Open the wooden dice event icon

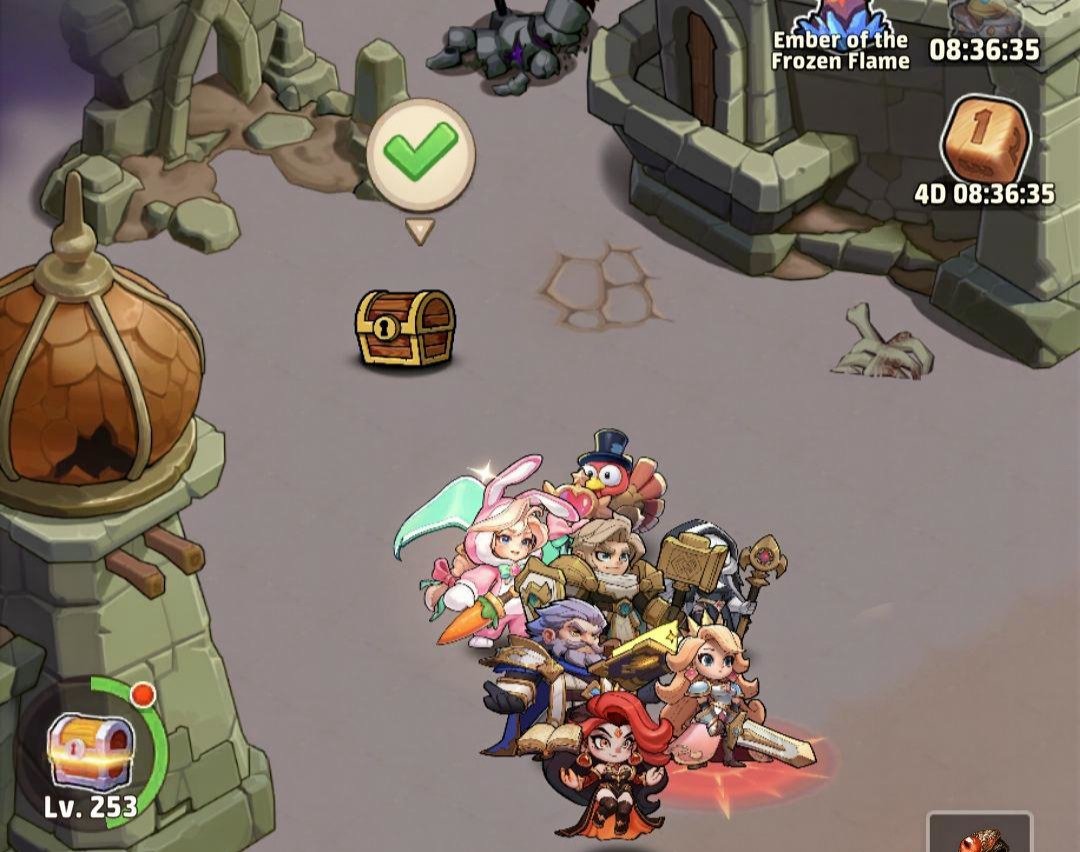coord(985,140)
